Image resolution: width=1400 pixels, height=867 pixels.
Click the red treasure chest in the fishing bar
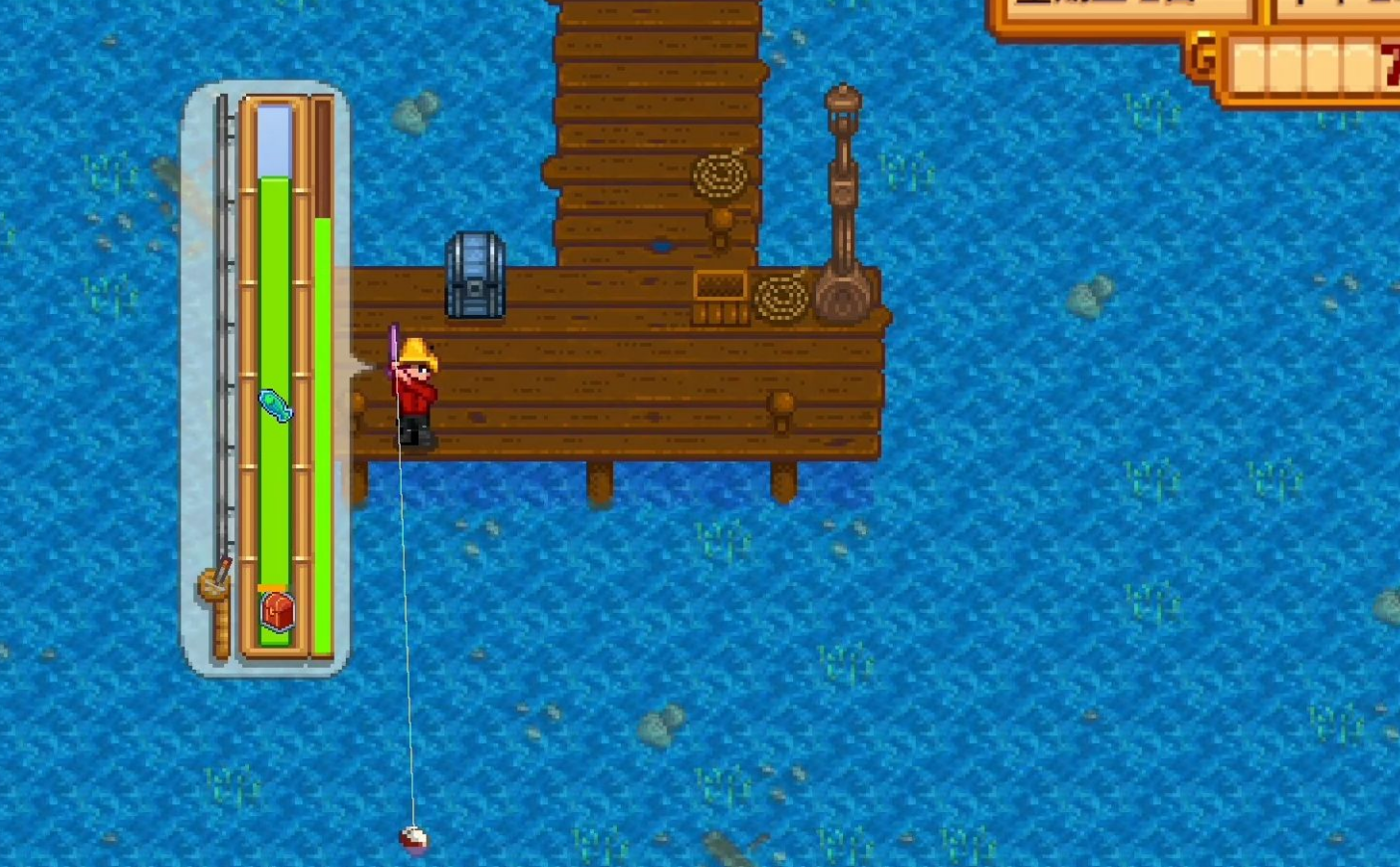277,610
